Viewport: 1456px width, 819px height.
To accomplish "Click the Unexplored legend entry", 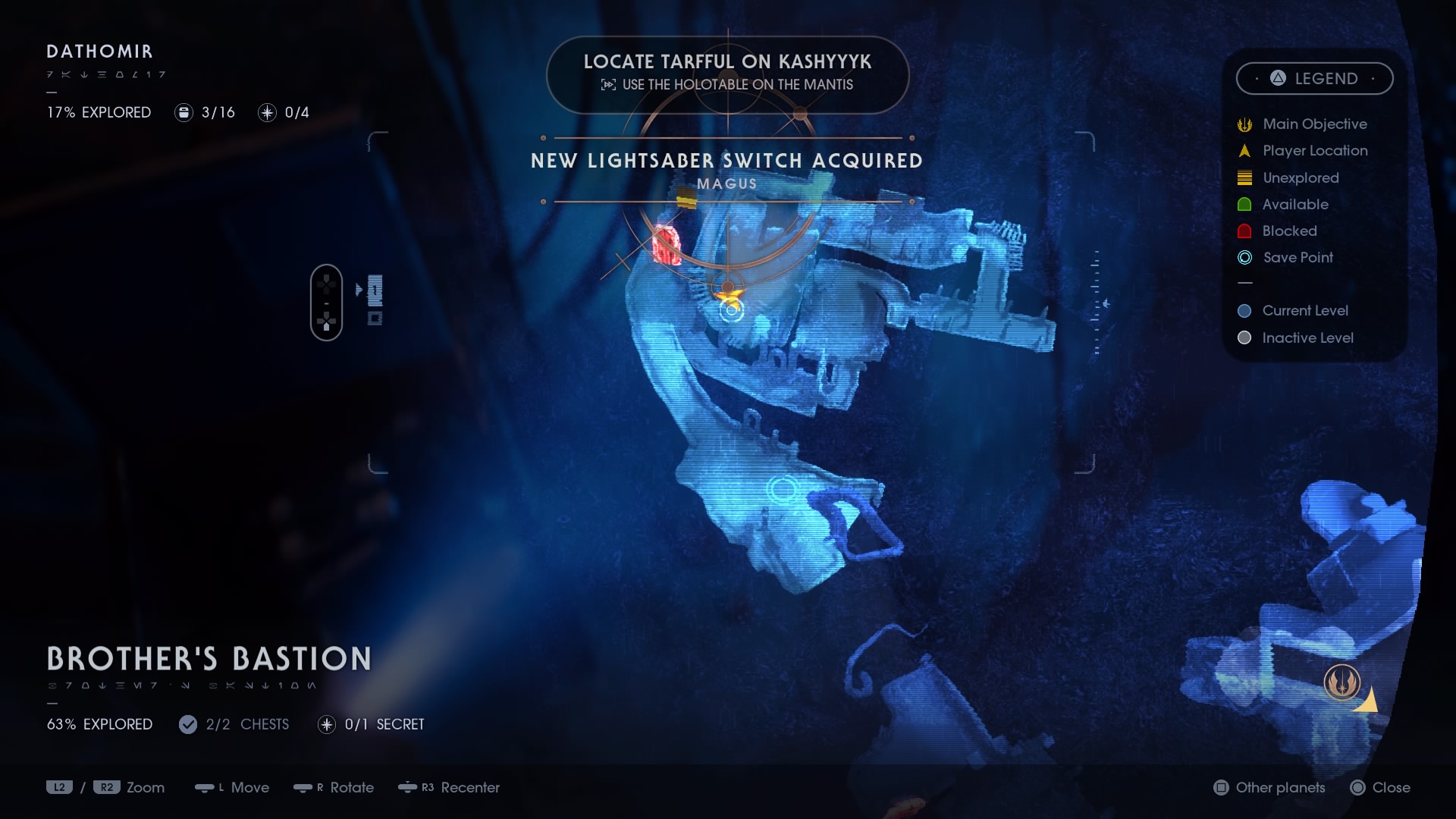I will (x=1244, y=177).
